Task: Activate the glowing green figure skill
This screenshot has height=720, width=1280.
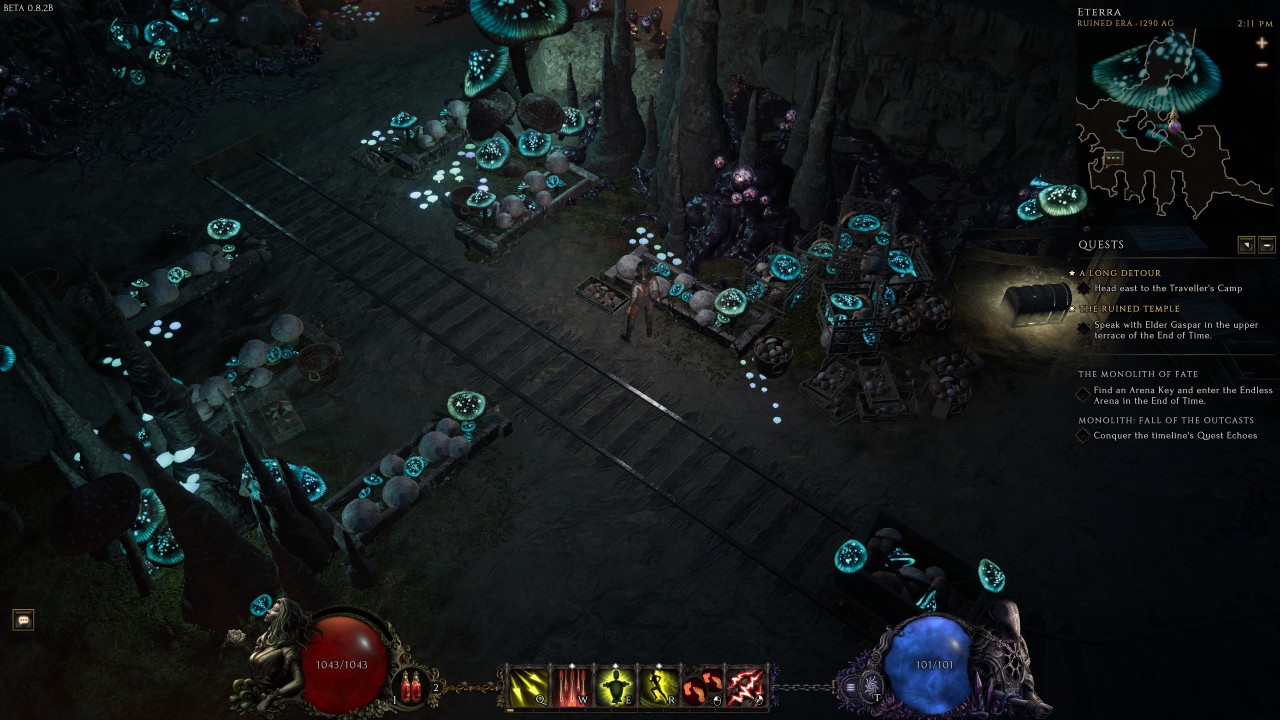Action: point(615,686)
